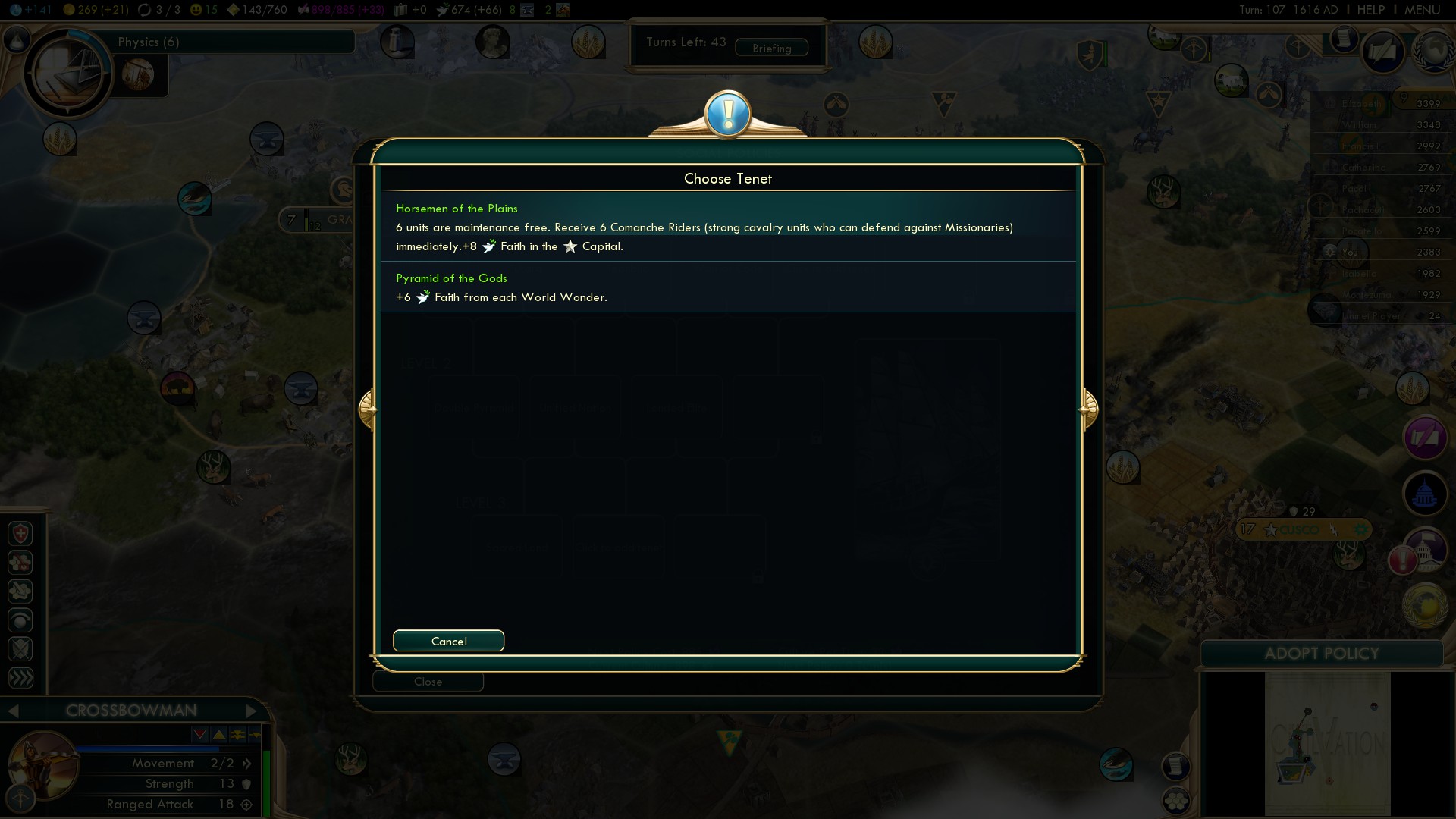Cancel the Choose Tenet dialog
The height and width of the screenshot is (819, 1456).
click(448, 641)
